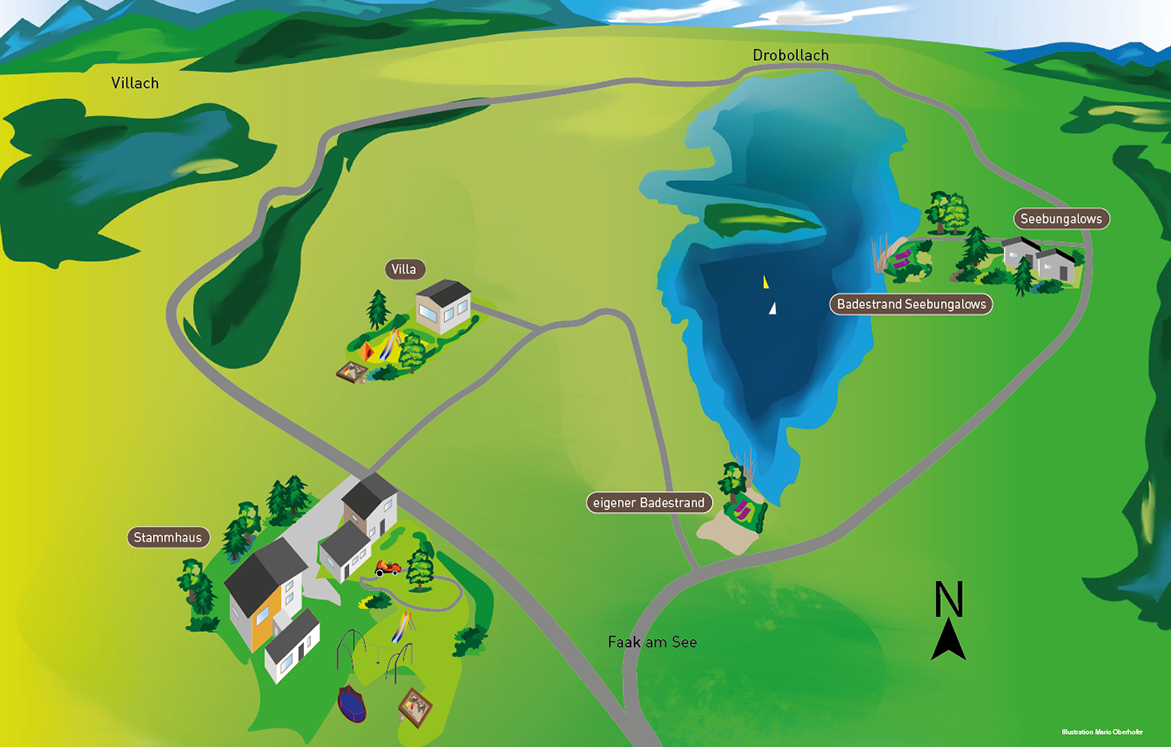Select the Villa map label

405,269
